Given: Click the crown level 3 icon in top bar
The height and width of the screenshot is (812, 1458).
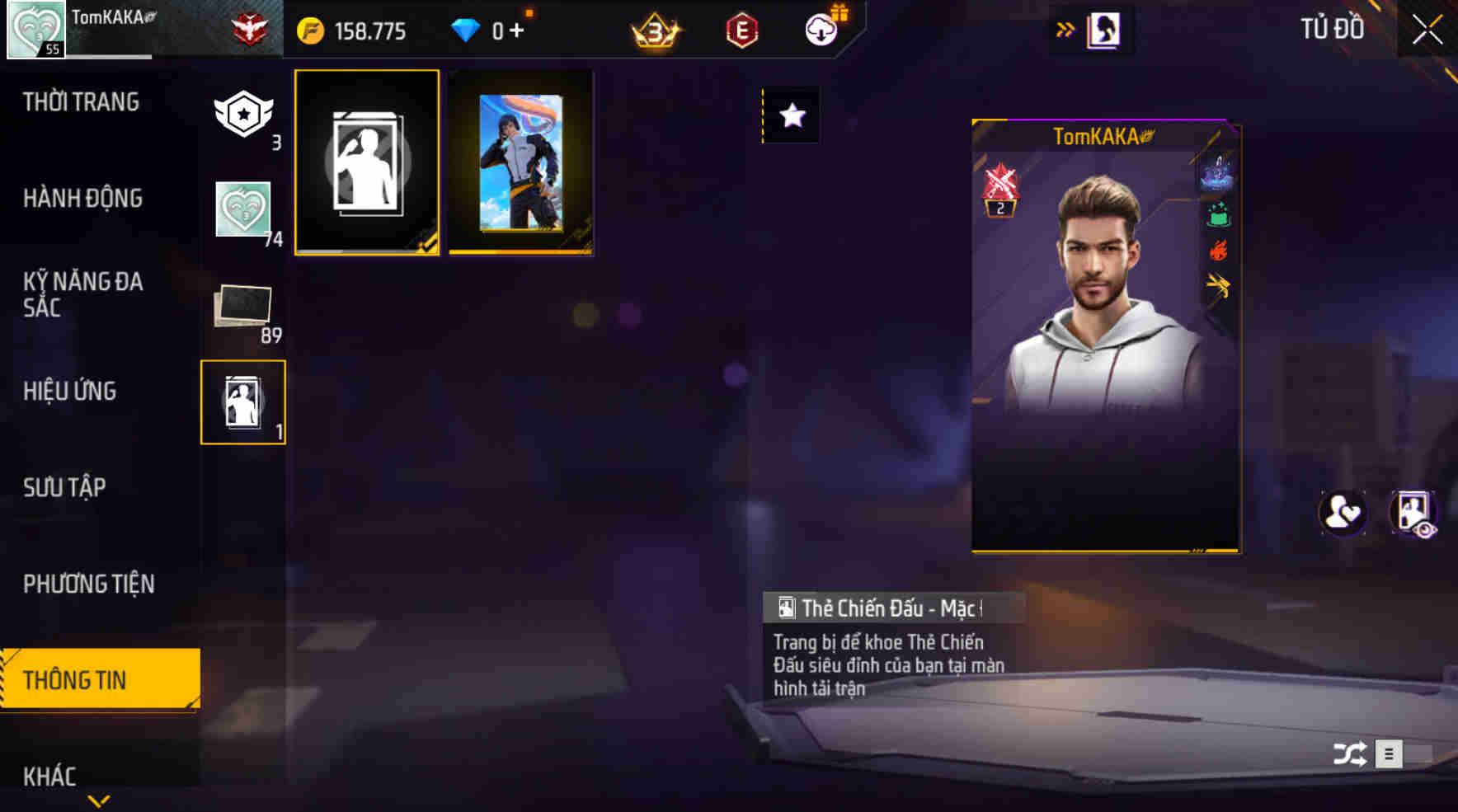Looking at the screenshot, I should tap(654, 31).
